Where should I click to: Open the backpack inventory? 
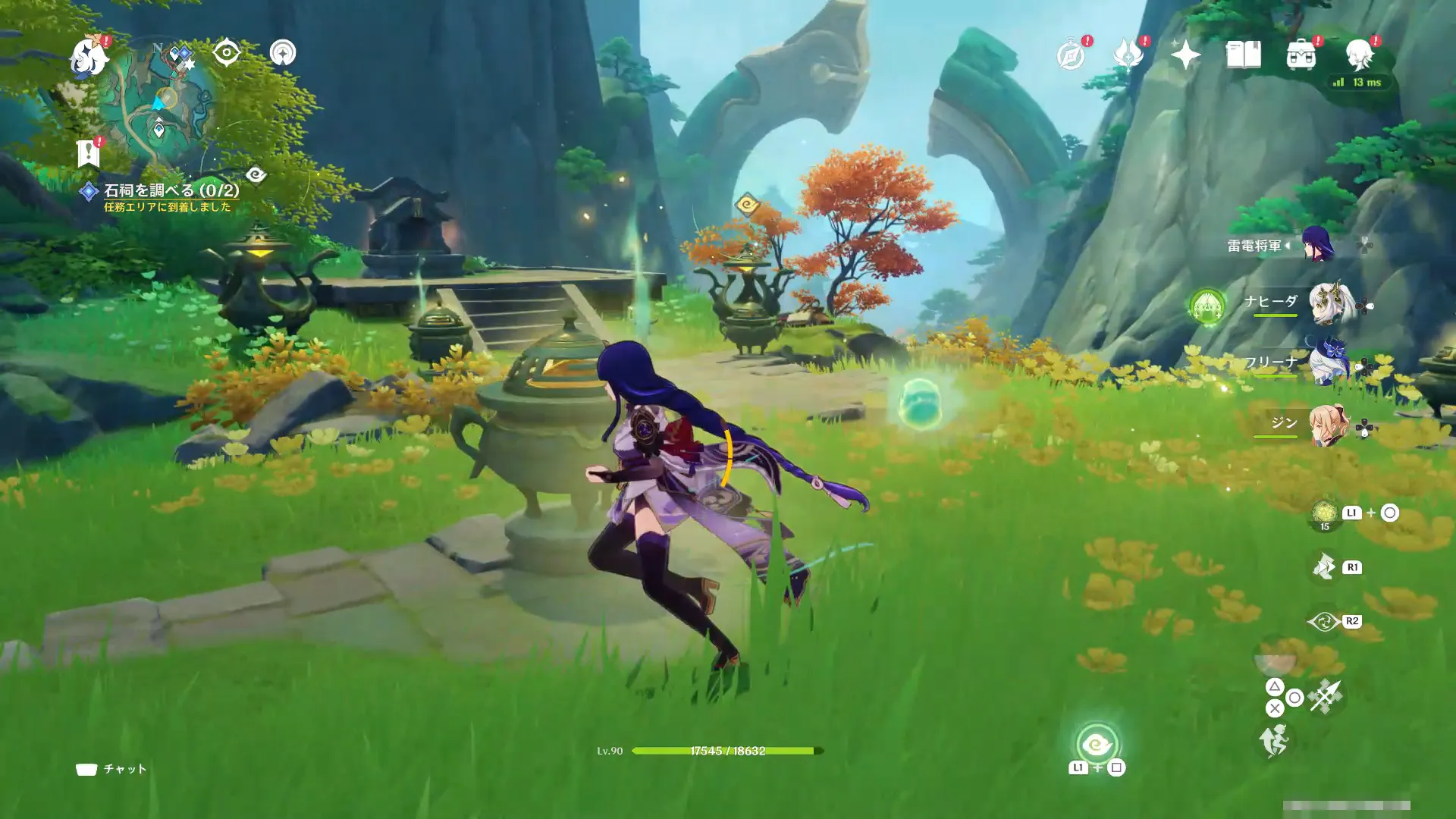coord(1301,55)
